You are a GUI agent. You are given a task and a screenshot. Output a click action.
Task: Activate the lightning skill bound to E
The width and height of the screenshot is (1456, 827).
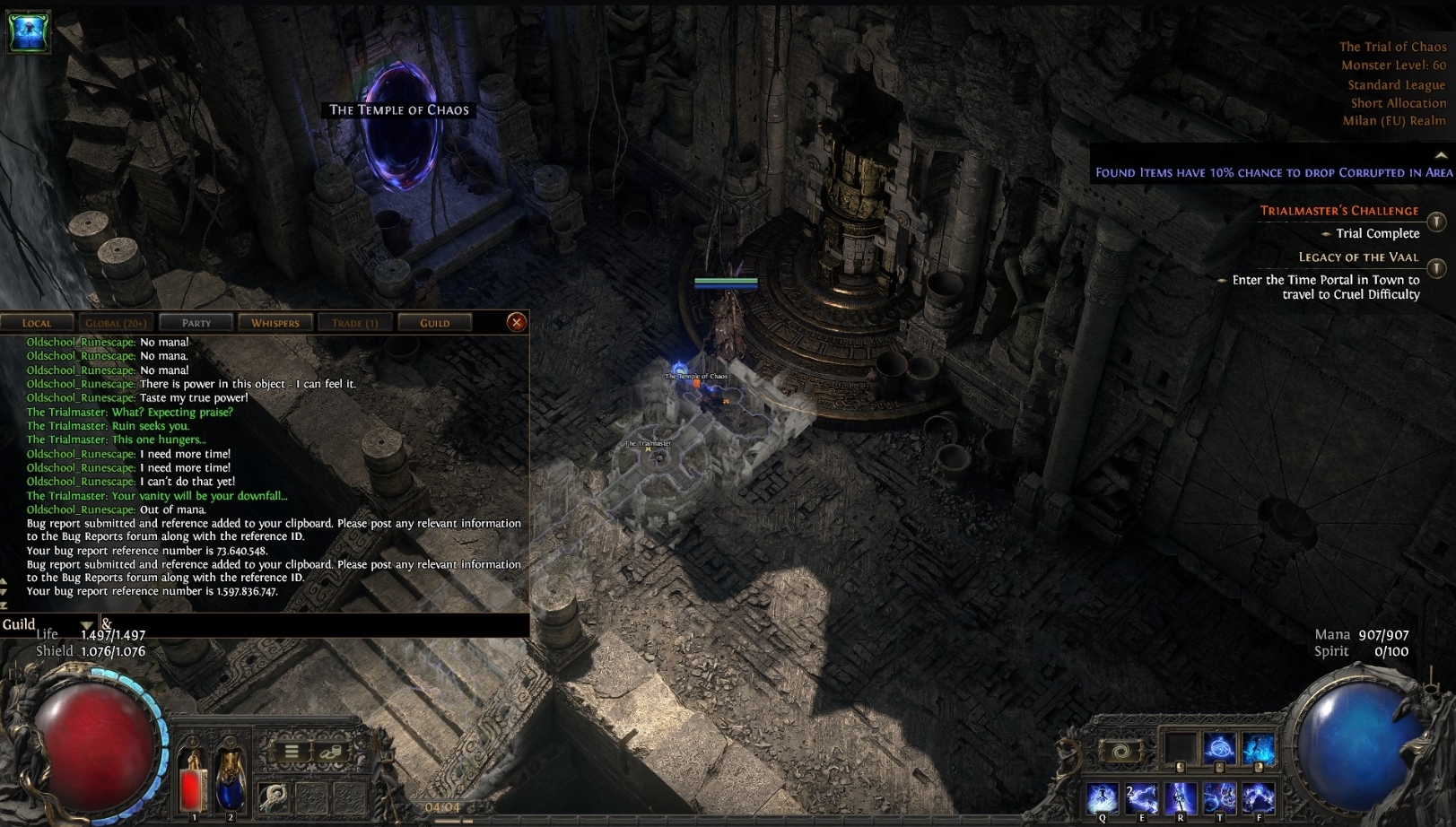point(1142,797)
